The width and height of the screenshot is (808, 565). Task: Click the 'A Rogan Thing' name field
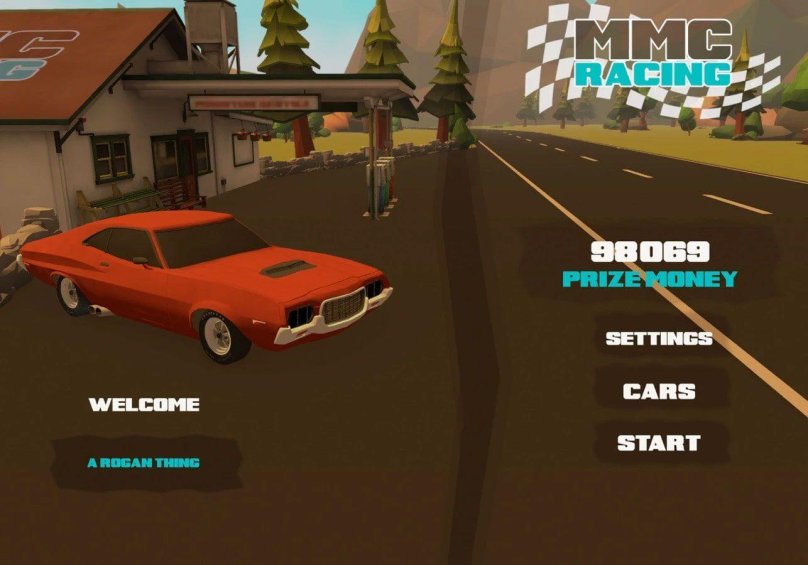(x=145, y=463)
